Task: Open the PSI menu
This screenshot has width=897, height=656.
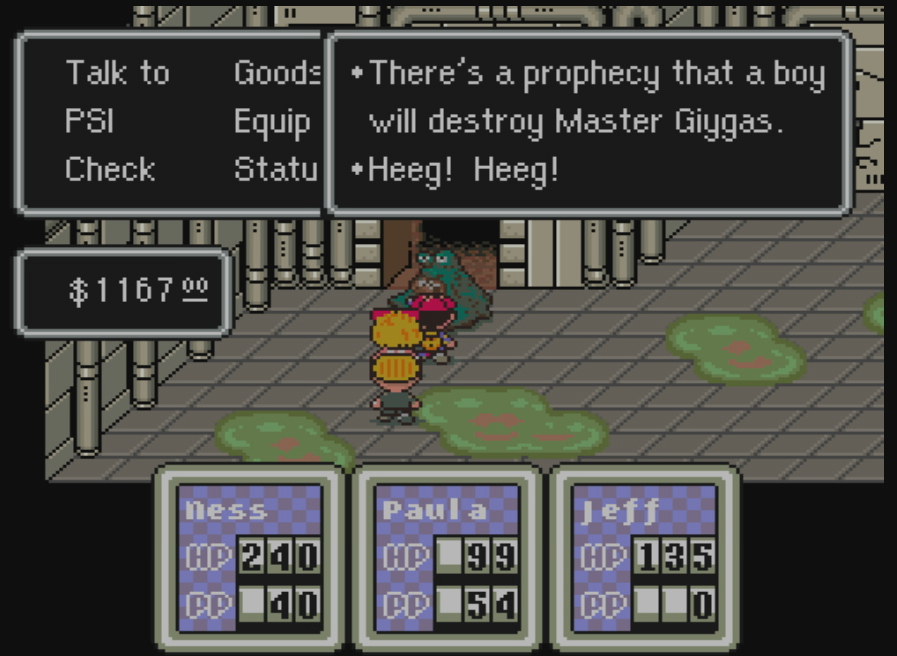Action: pos(89,121)
